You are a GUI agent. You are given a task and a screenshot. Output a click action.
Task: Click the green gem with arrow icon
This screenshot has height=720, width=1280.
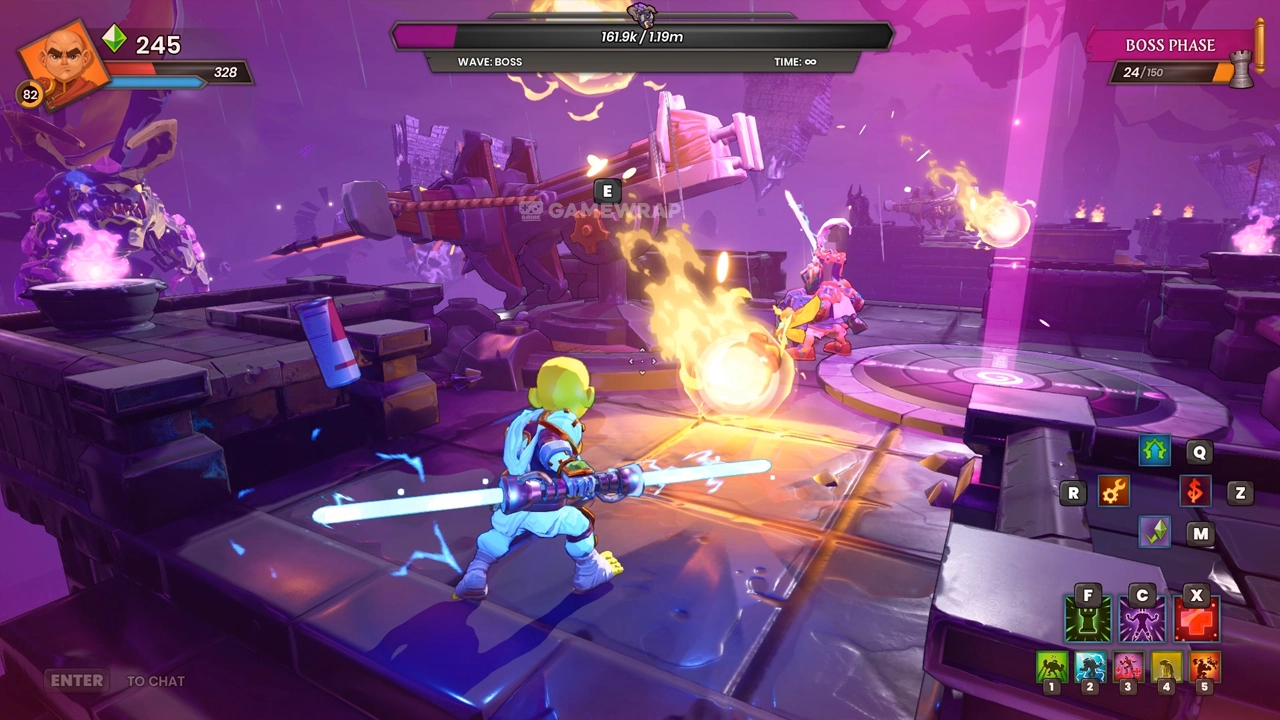[x=1155, y=532]
